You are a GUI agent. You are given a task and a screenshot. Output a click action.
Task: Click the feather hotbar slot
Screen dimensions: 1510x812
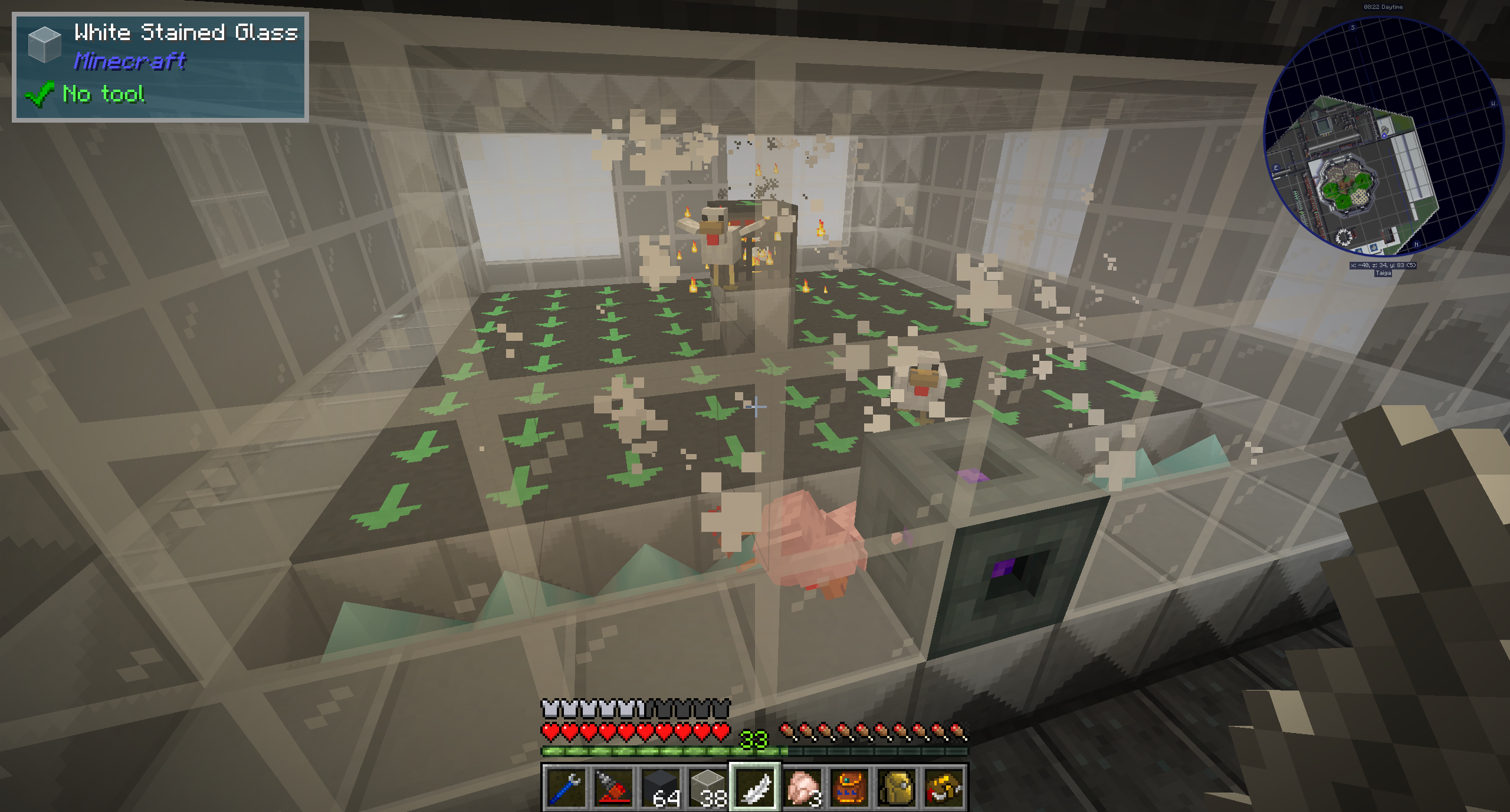coord(755,787)
